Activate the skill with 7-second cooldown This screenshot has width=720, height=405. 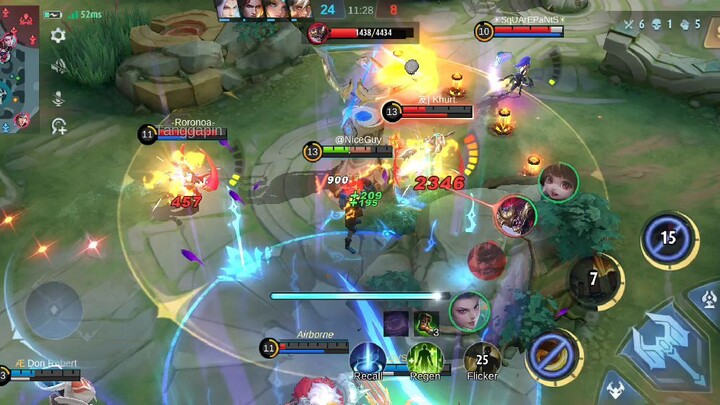(x=592, y=279)
